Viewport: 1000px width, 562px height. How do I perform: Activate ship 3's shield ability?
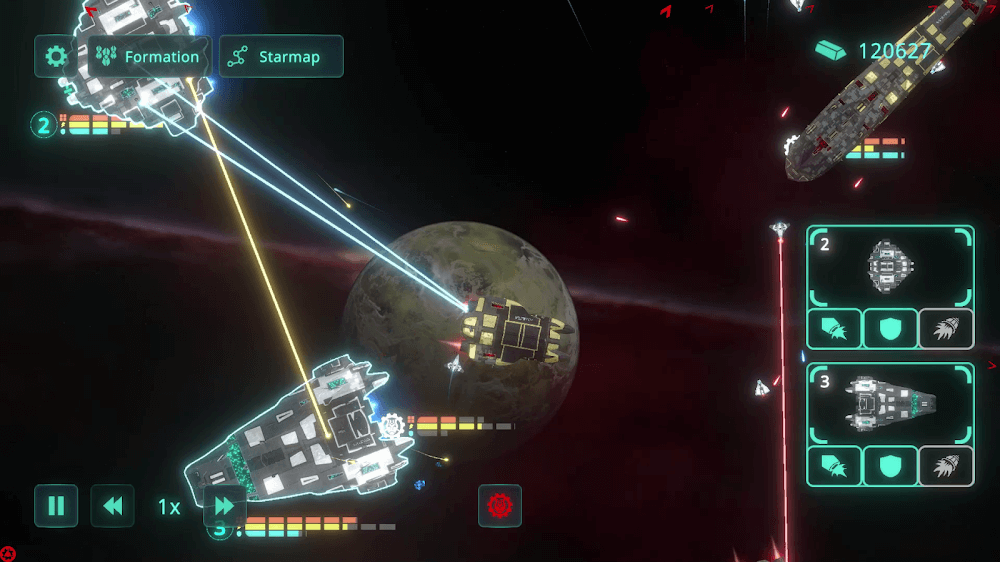(890, 467)
